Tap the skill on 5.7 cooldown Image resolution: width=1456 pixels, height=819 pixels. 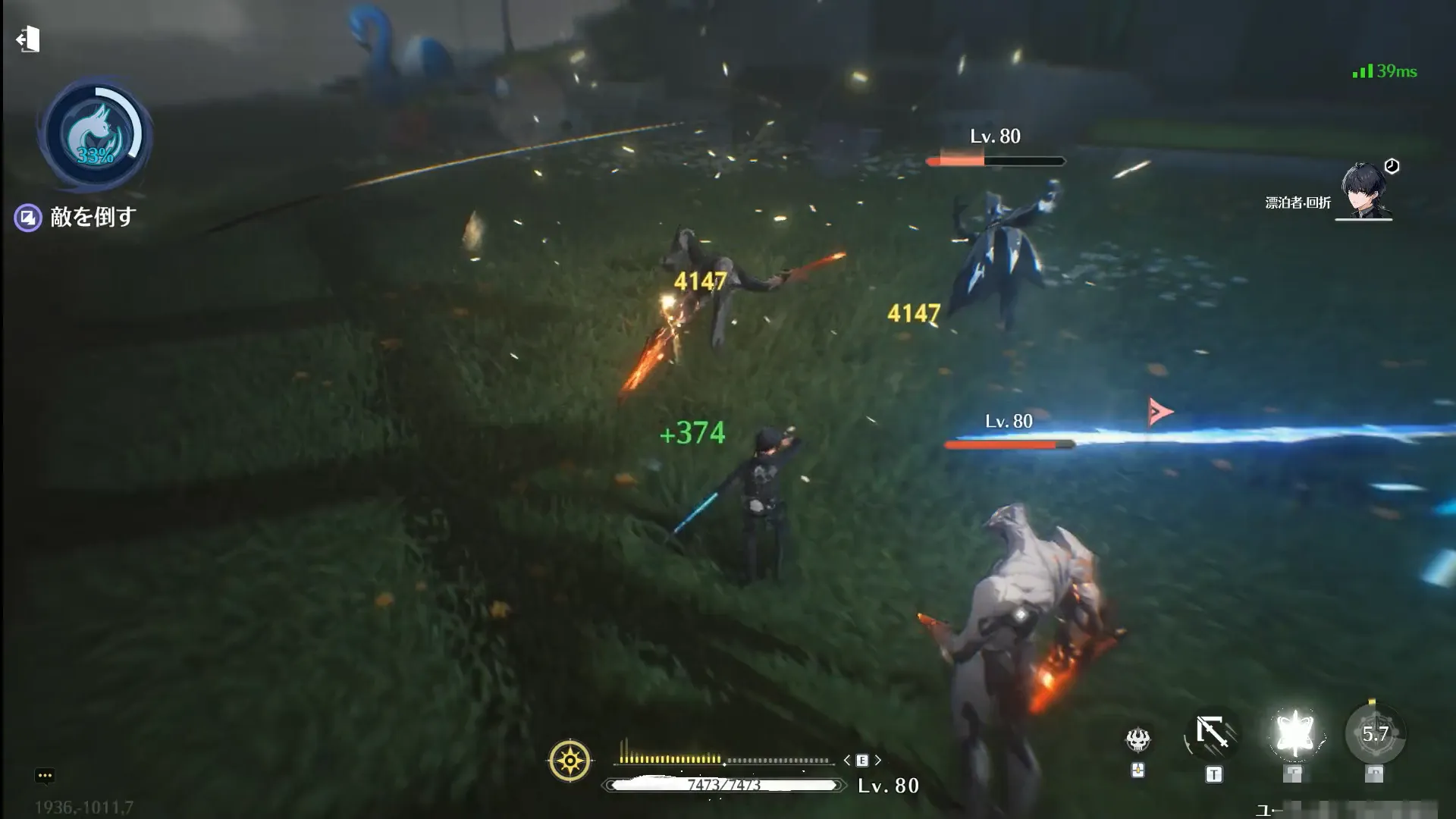pyautogui.click(x=1375, y=734)
